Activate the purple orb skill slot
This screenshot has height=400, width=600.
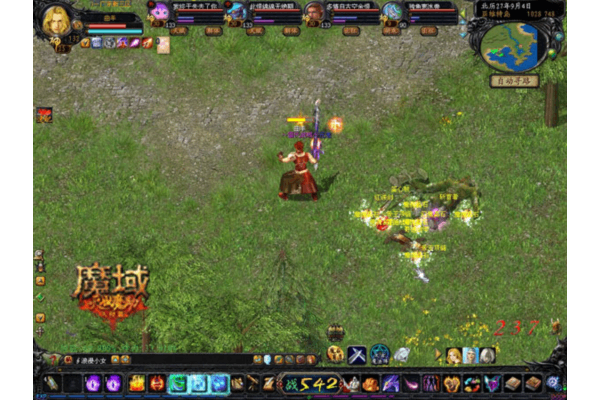pos(93,383)
